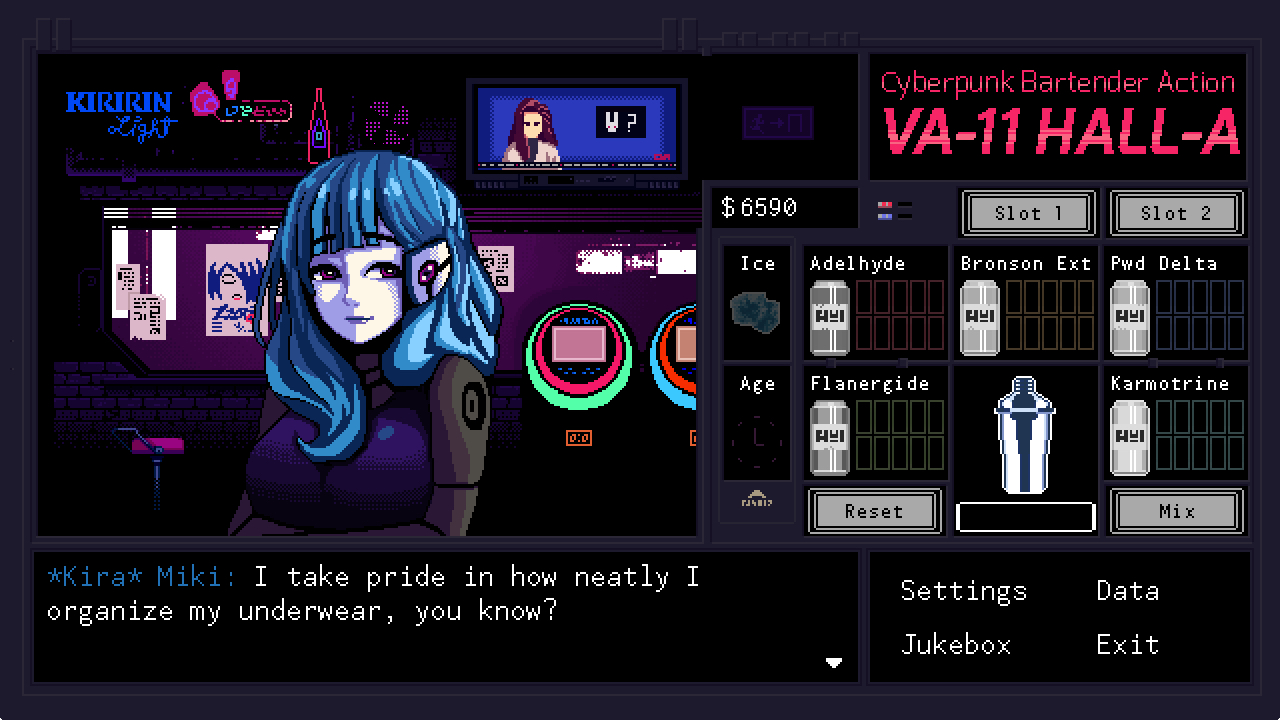Add Bronson Ext ingredient can
The width and height of the screenshot is (1280, 720).
pos(980,317)
